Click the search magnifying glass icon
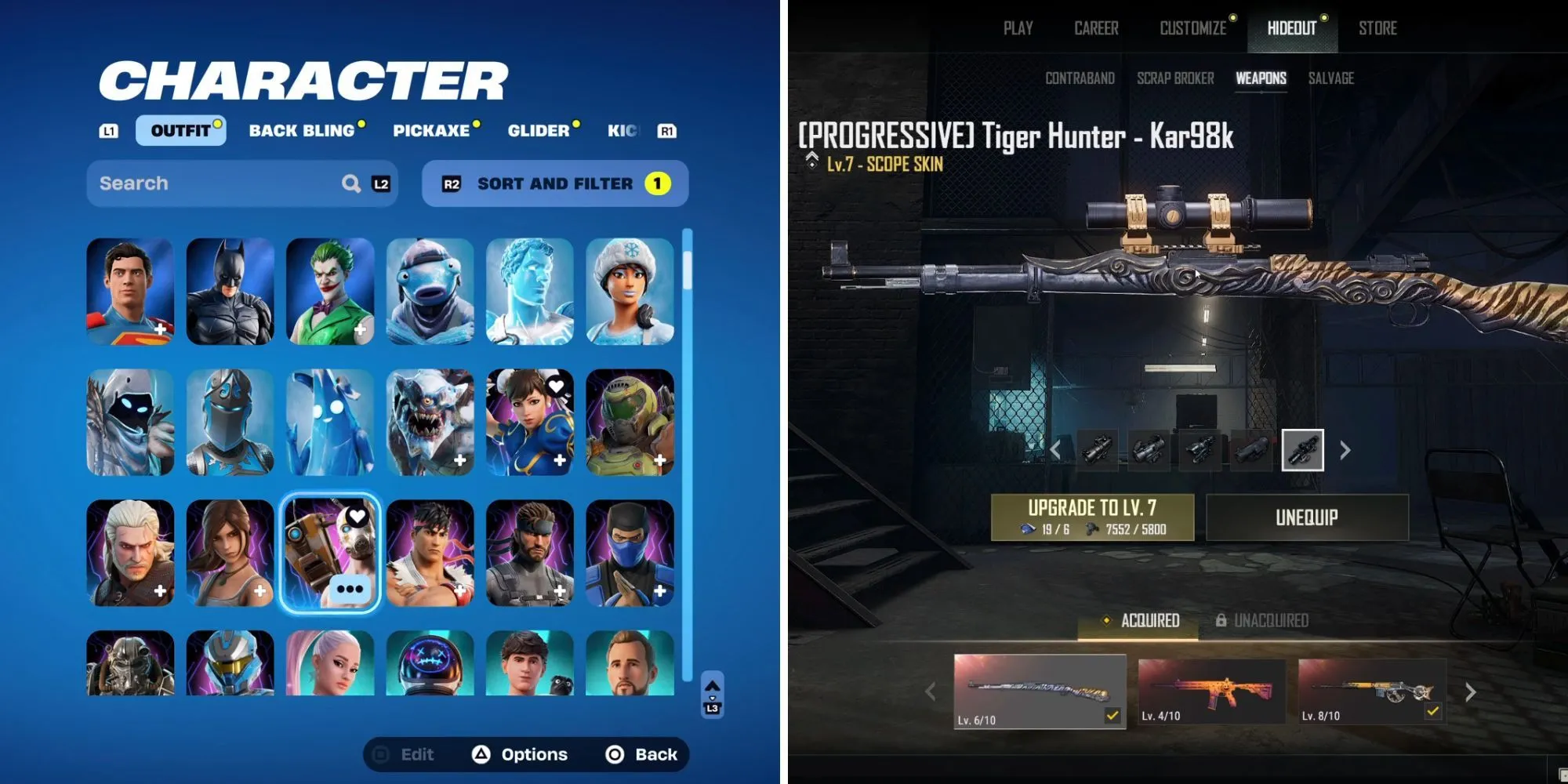Image resolution: width=1568 pixels, height=784 pixels. tap(350, 183)
